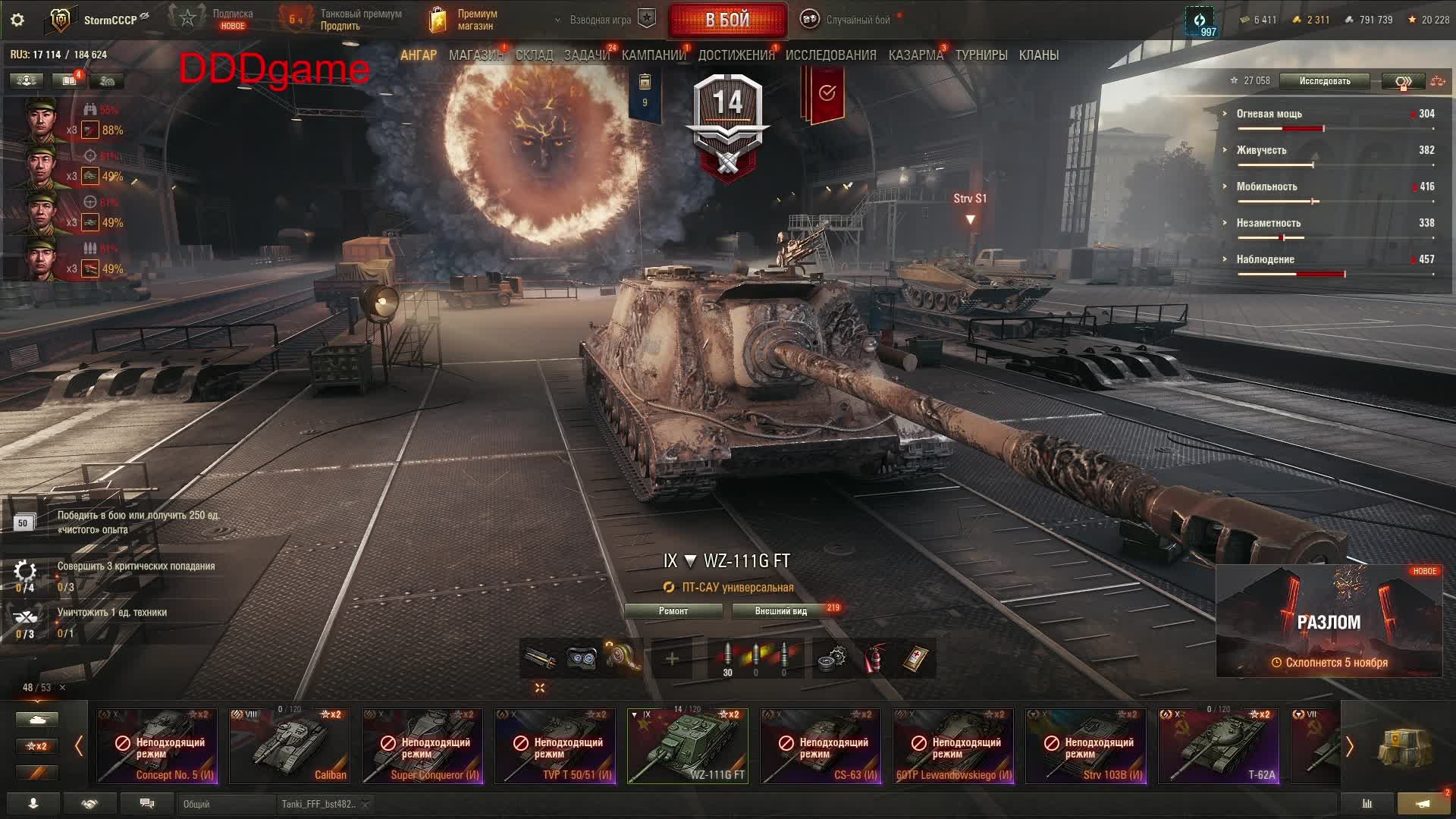The height and width of the screenshot is (819, 1456).
Task: Open the Премиум магазин
Action: pos(463,20)
